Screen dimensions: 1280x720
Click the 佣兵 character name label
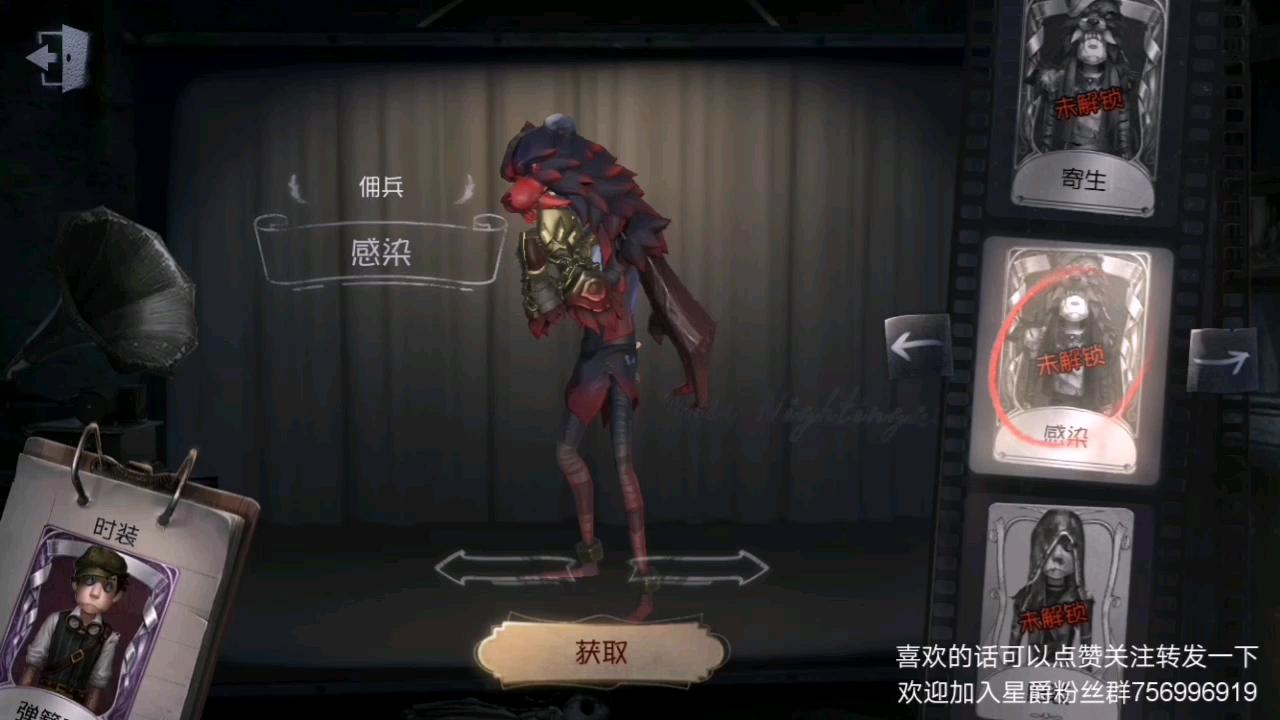pyautogui.click(x=381, y=188)
